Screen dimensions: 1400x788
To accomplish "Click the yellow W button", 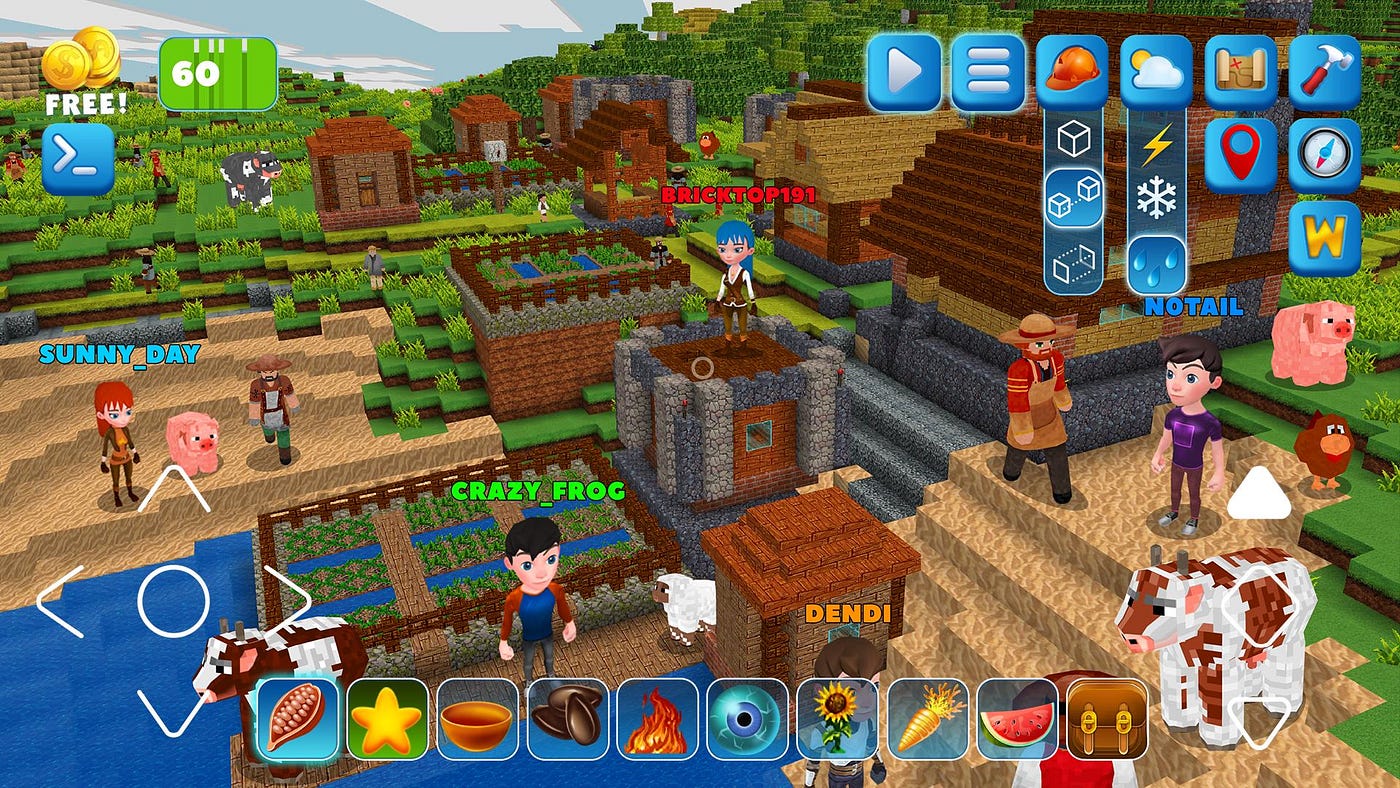I will tap(1325, 238).
